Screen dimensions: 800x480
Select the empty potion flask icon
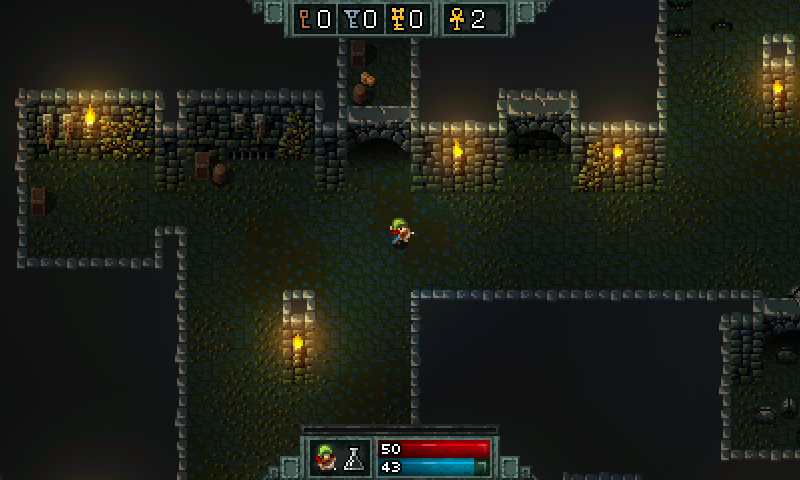pos(353,459)
